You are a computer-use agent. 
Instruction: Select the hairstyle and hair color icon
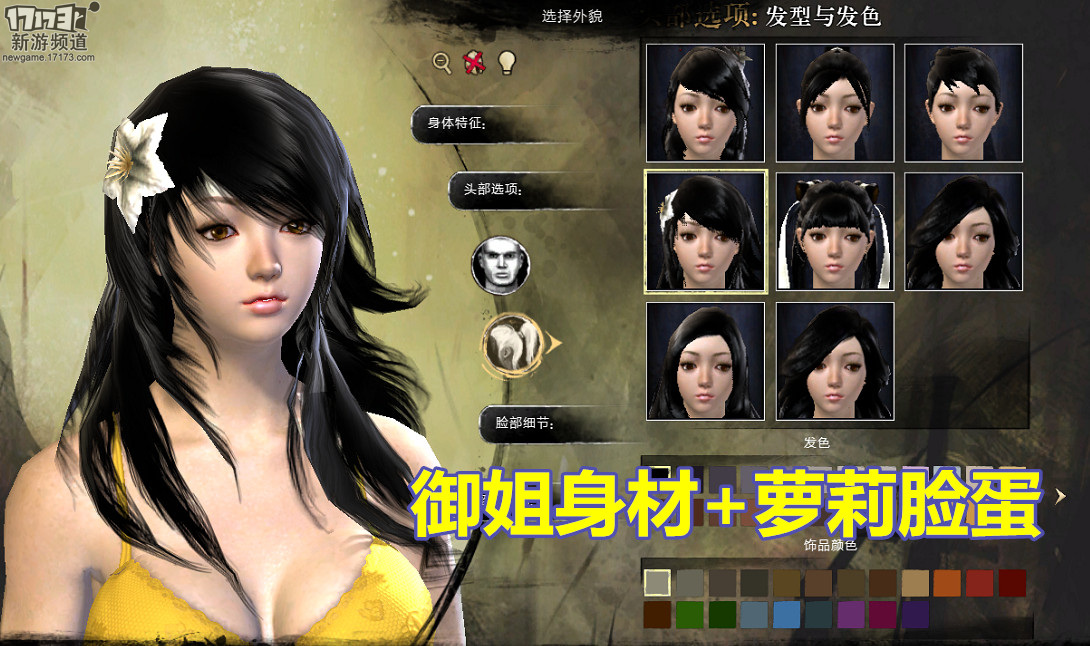pyautogui.click(x=512, y=343)
